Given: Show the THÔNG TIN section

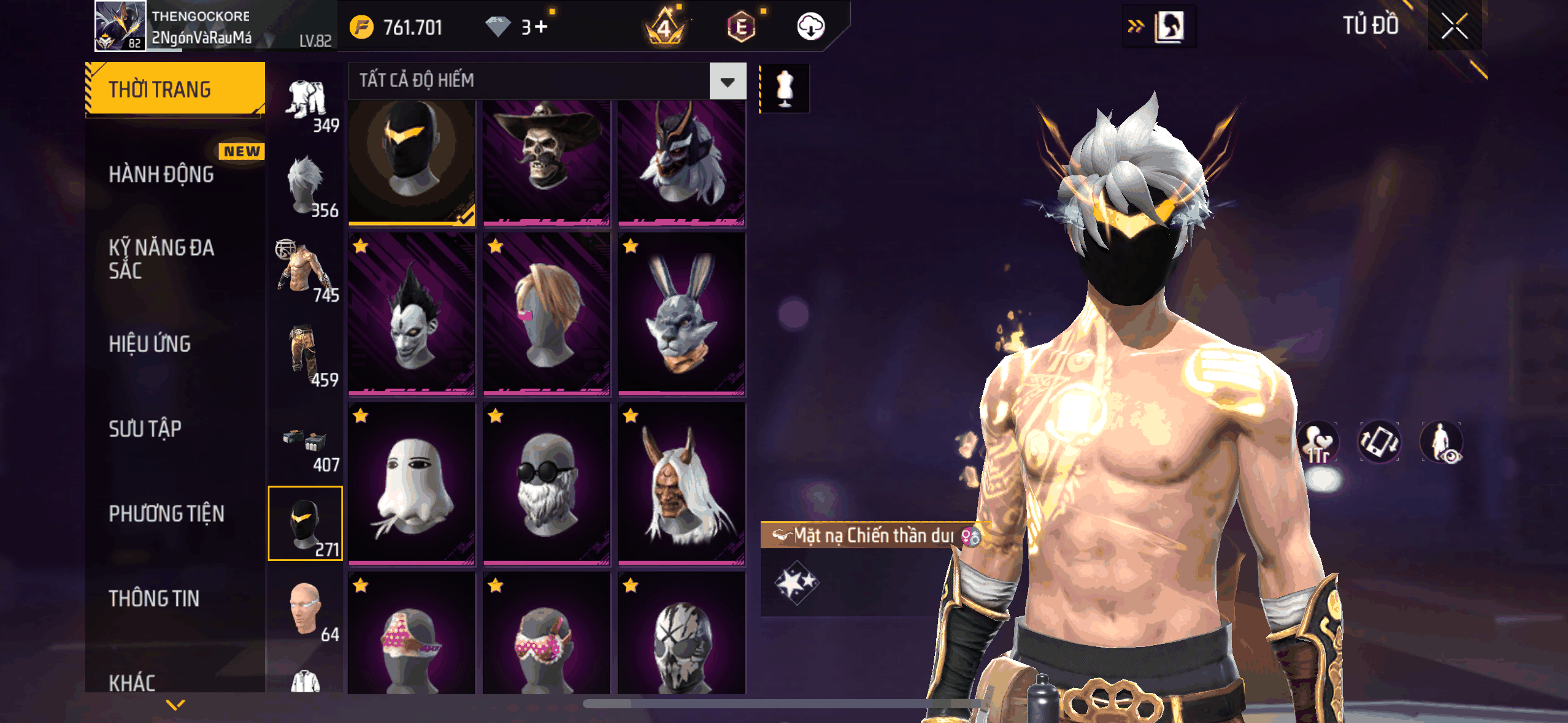Looking at the screenshot, I should point(154,599).
